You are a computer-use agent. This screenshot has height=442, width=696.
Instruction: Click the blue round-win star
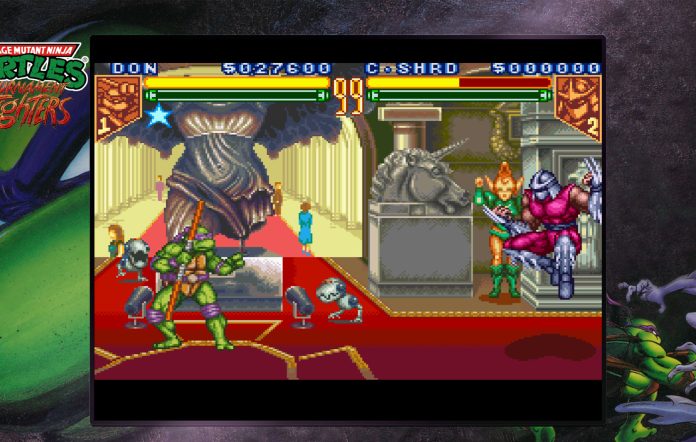coord(159,116)
